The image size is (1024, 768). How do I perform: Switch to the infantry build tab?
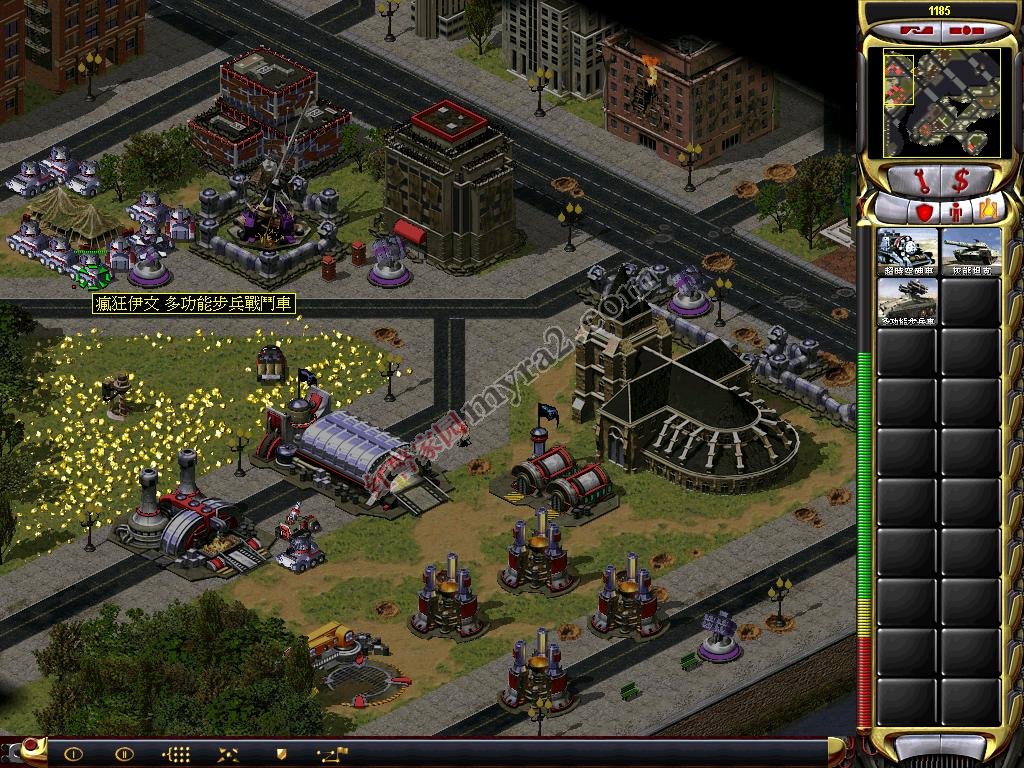[x=957, y=212]
